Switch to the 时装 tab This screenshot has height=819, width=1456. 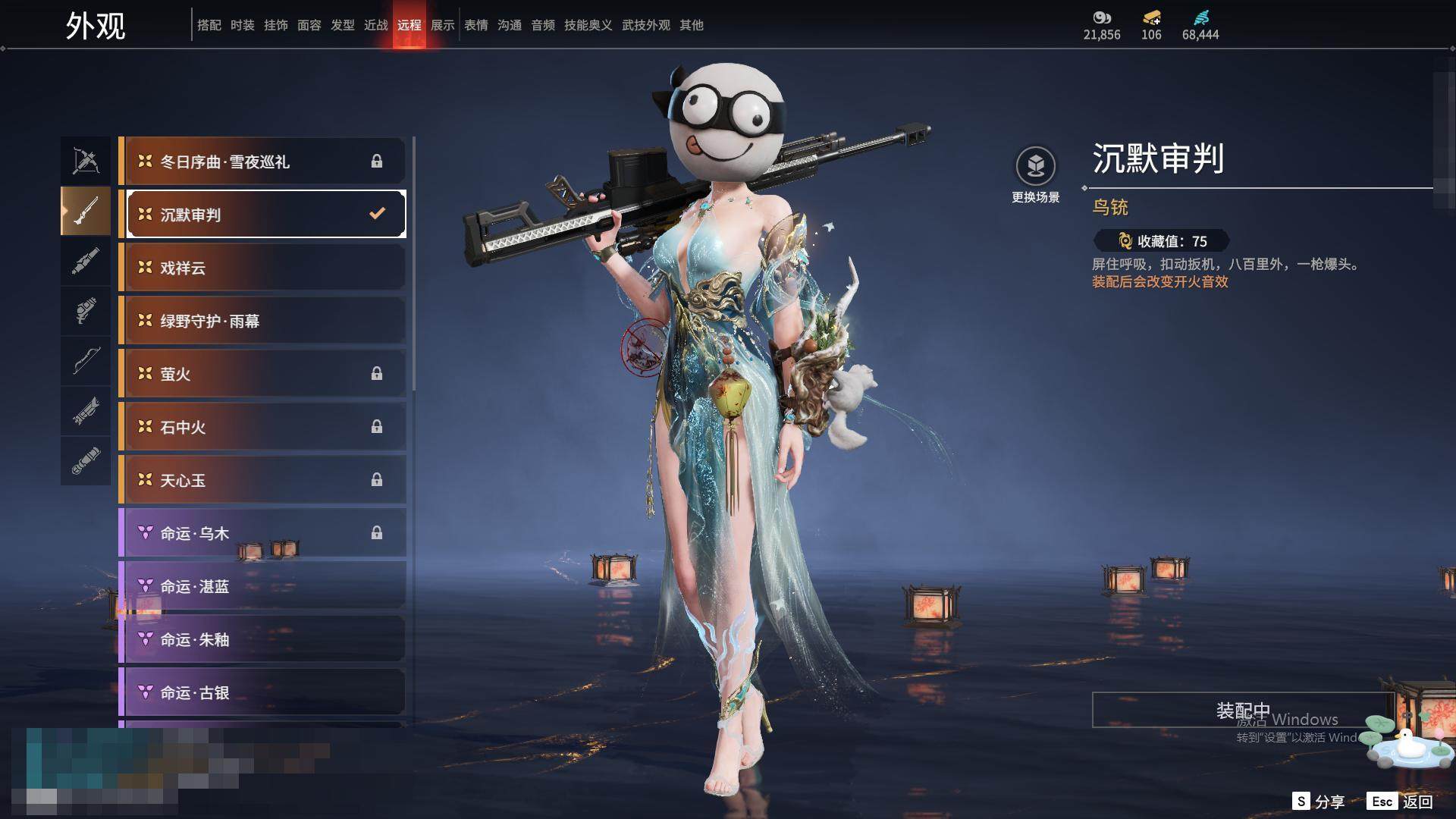[x=243, y=25]
